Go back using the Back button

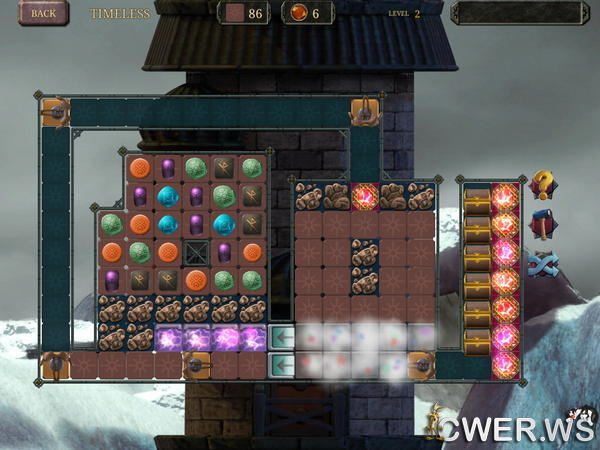[x=43, y=13]
